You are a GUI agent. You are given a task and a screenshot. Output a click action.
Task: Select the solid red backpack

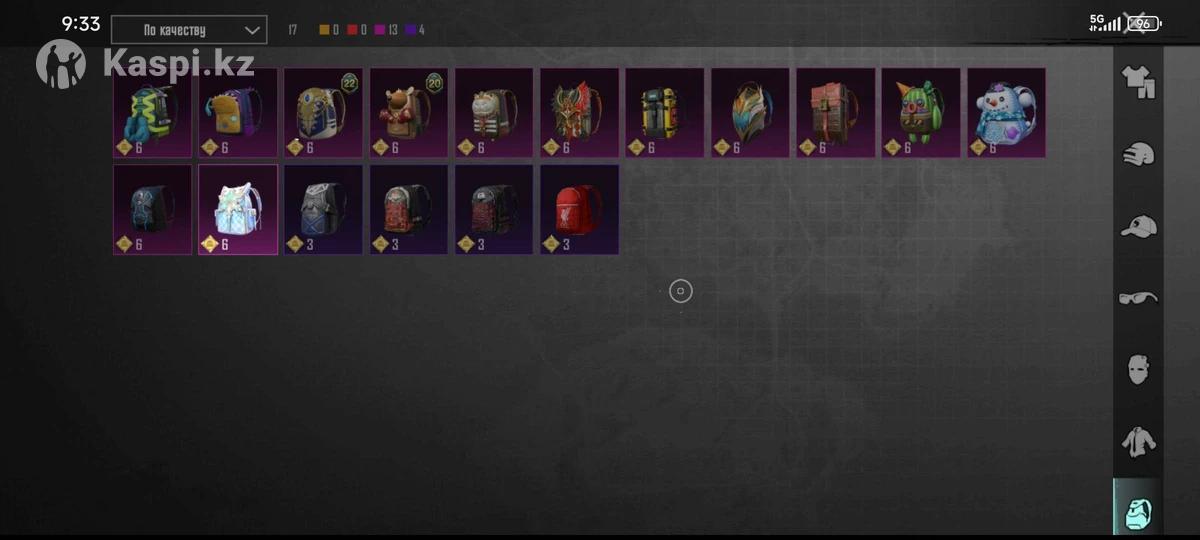pos(579,209)
